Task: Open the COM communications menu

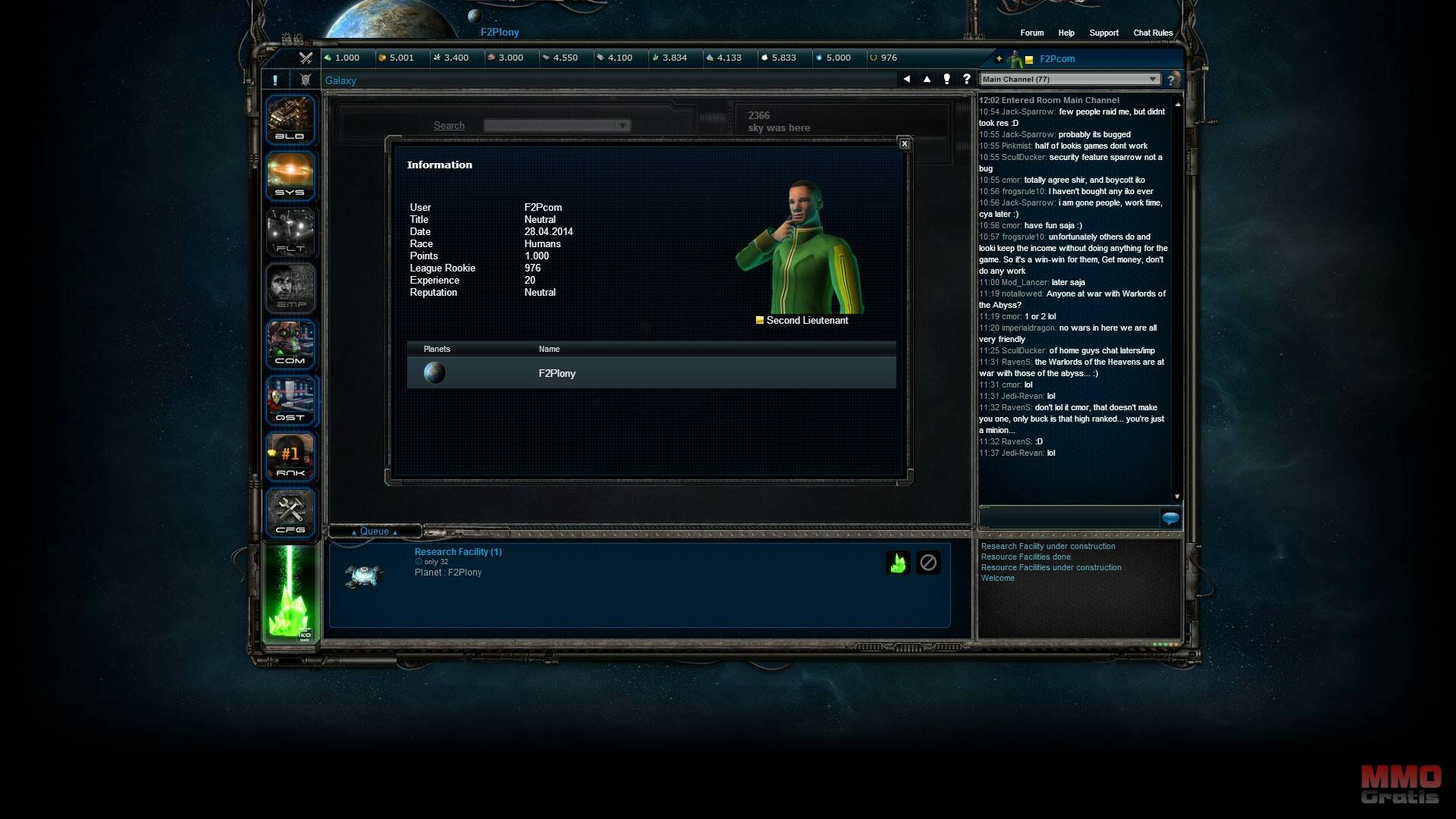Action: coord(290,344)
